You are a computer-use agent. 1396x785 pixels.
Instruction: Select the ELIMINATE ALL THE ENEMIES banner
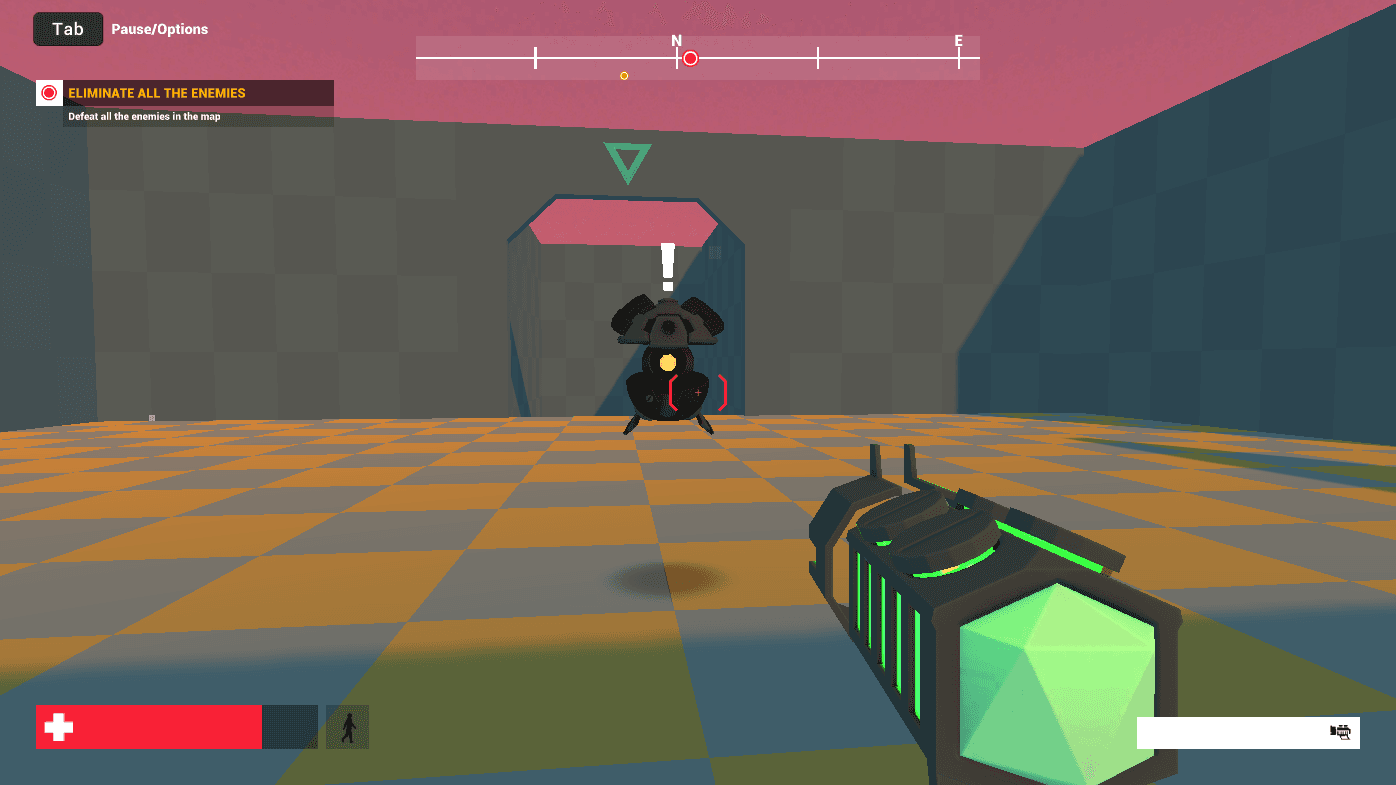pos(180,92)
